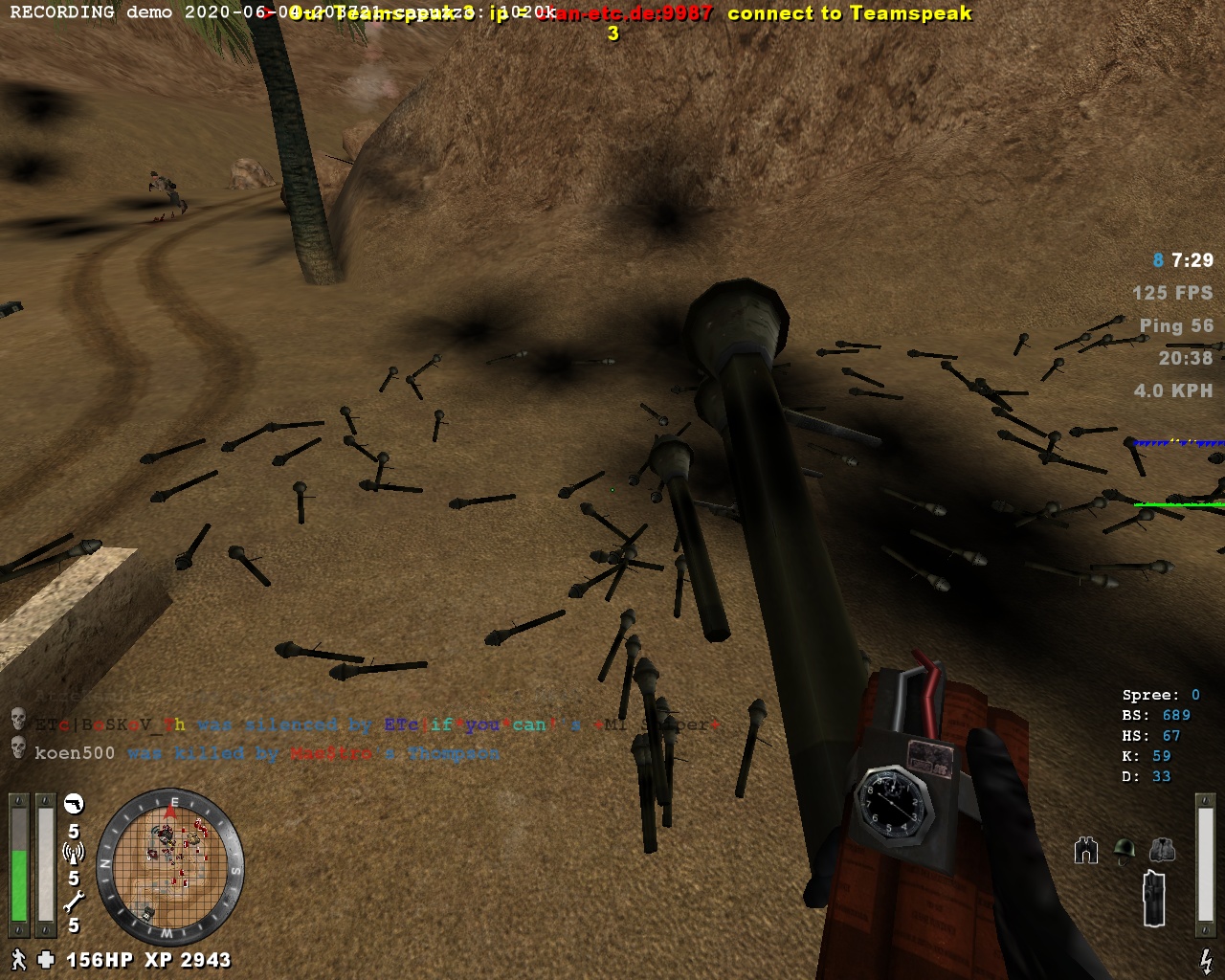Screen dimensions: 1225x980
Task: Click the white medical cross icon
Action: (46, 959)
